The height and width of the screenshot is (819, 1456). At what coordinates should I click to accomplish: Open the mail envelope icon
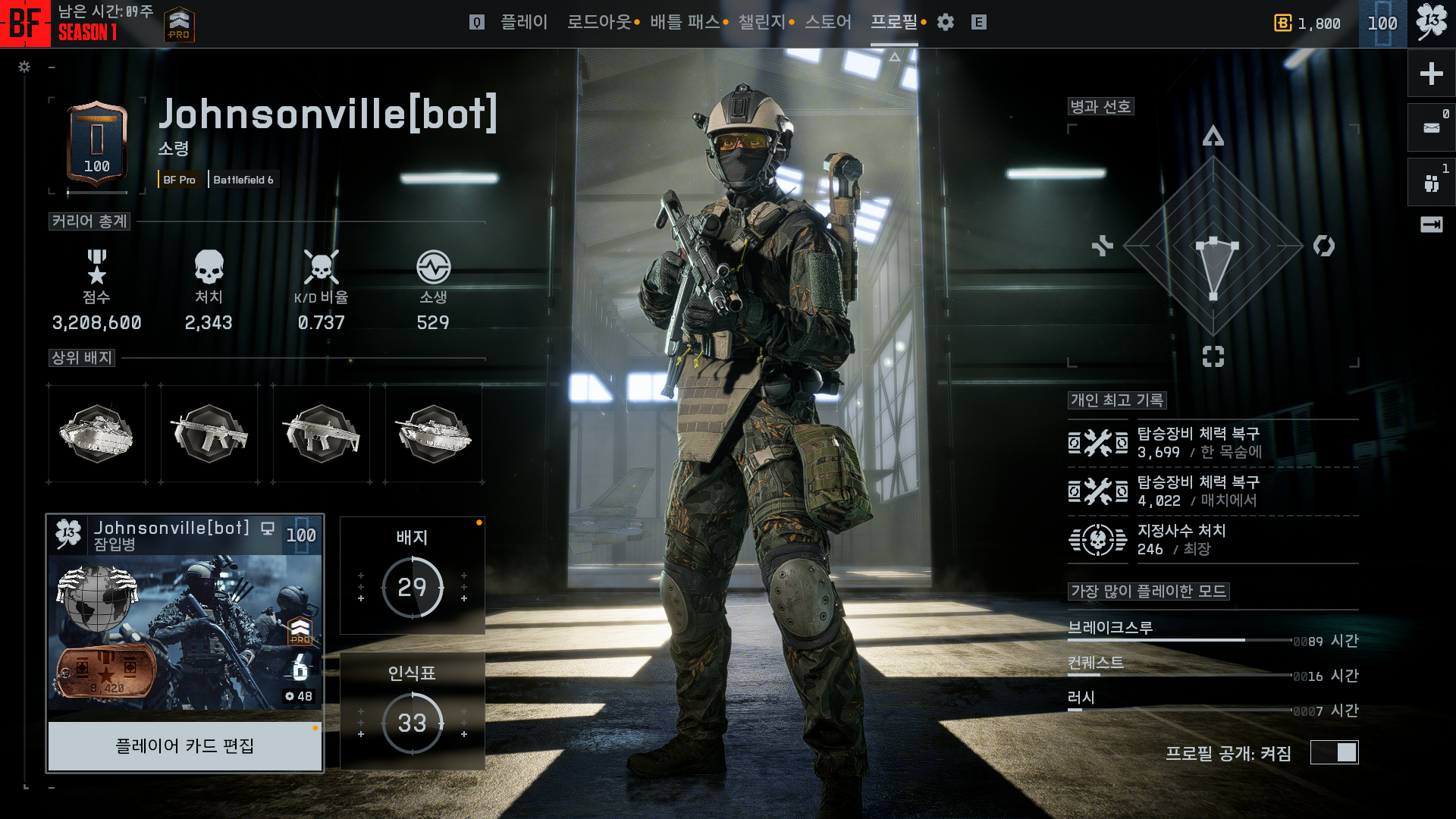1431,128
